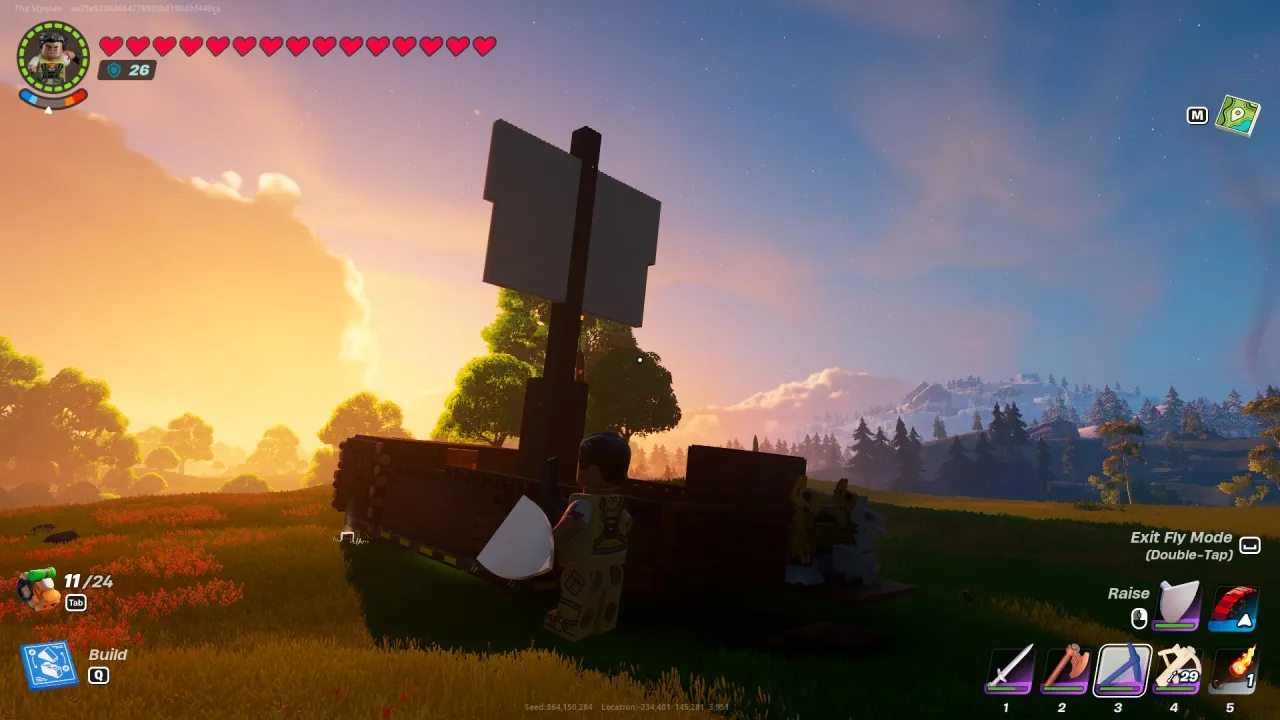Open the world map via the M icon
Image resolution: width=1280 pixels, height=720 pixels.
[x=1196, y=115]
